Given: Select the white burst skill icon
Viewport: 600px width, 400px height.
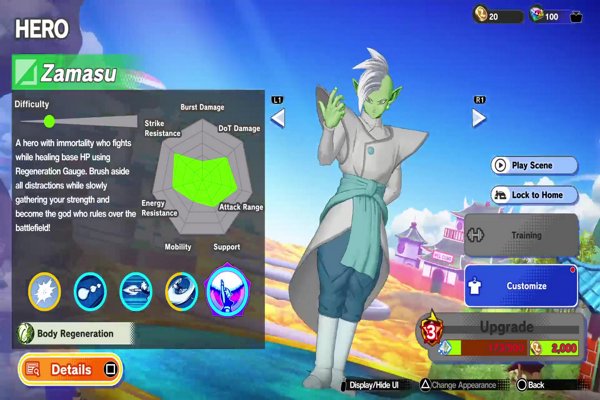Looking at the screenshot, I should pos(45,290).
